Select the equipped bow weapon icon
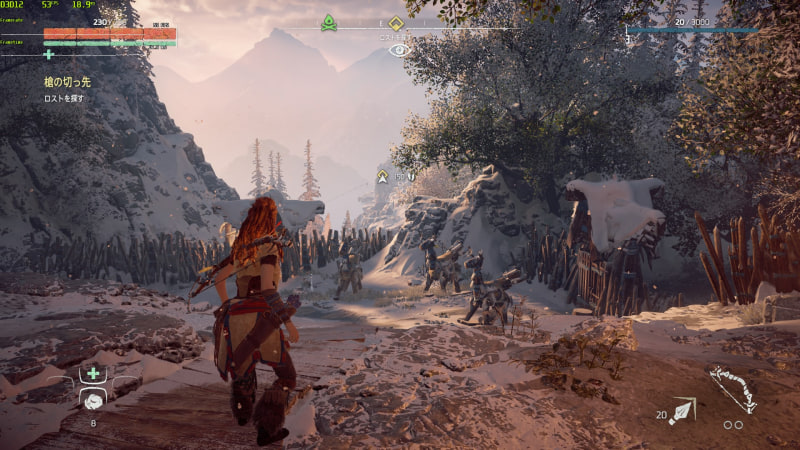Screen dimensions: 800x450 tap(733, 388)
